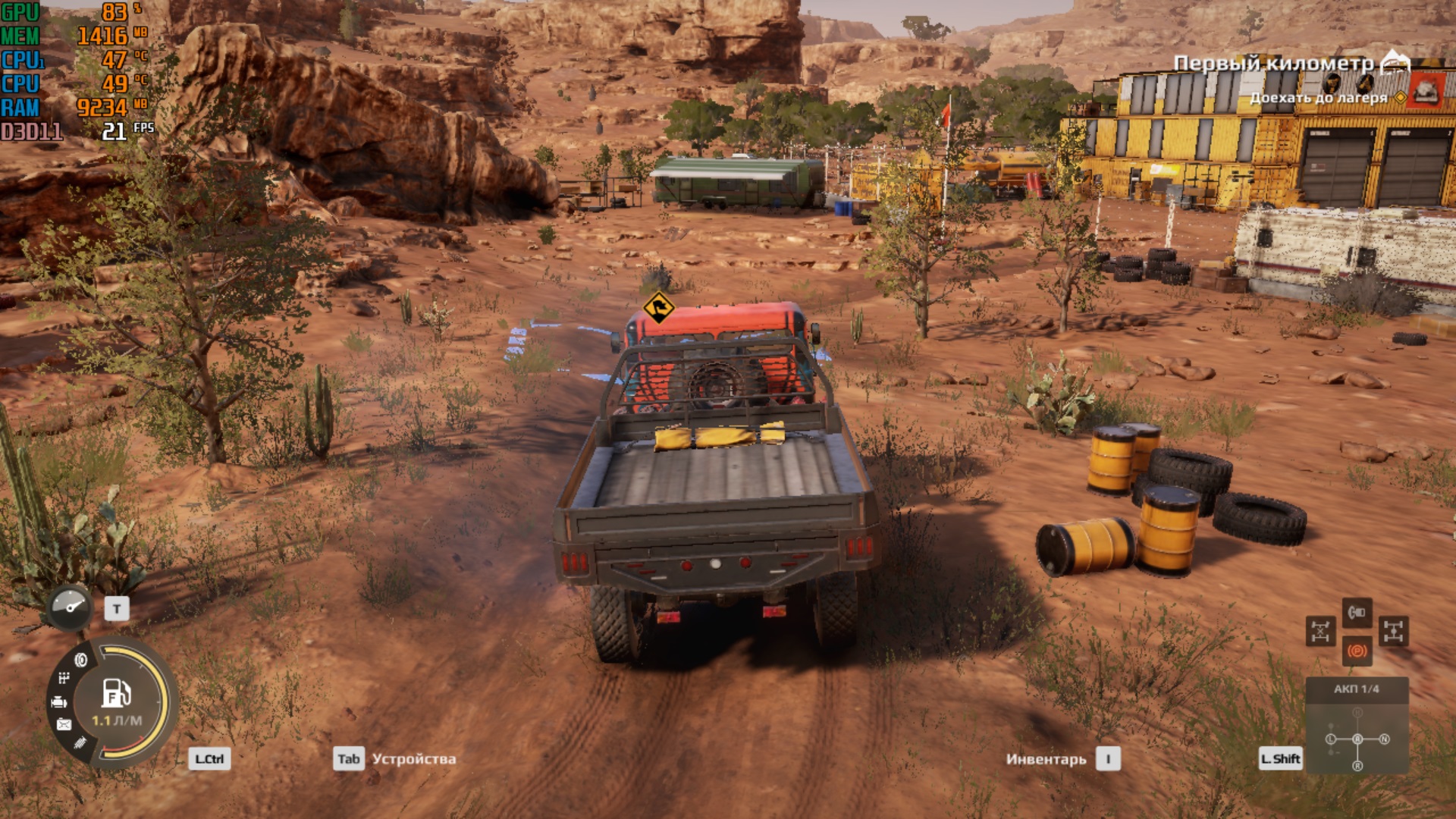Screen dimensions: 1456x819
Task: Click the gearbox status icon on the gauge
Action: click(x=64, y=678)
